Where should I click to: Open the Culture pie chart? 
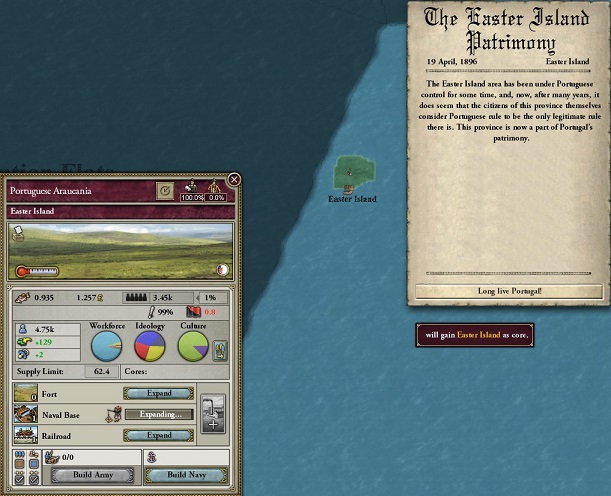[193, 346]
